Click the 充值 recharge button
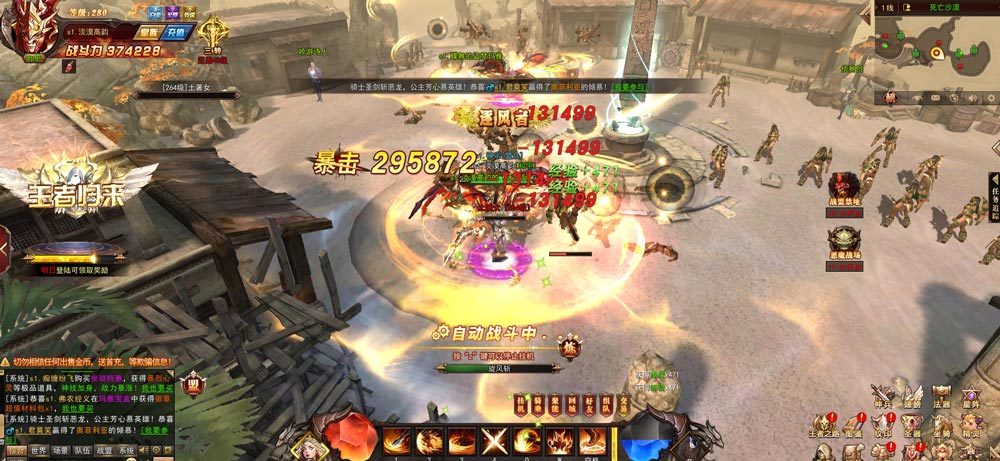This screenshot has height=461, width=1000. click(x=178, y=31)
